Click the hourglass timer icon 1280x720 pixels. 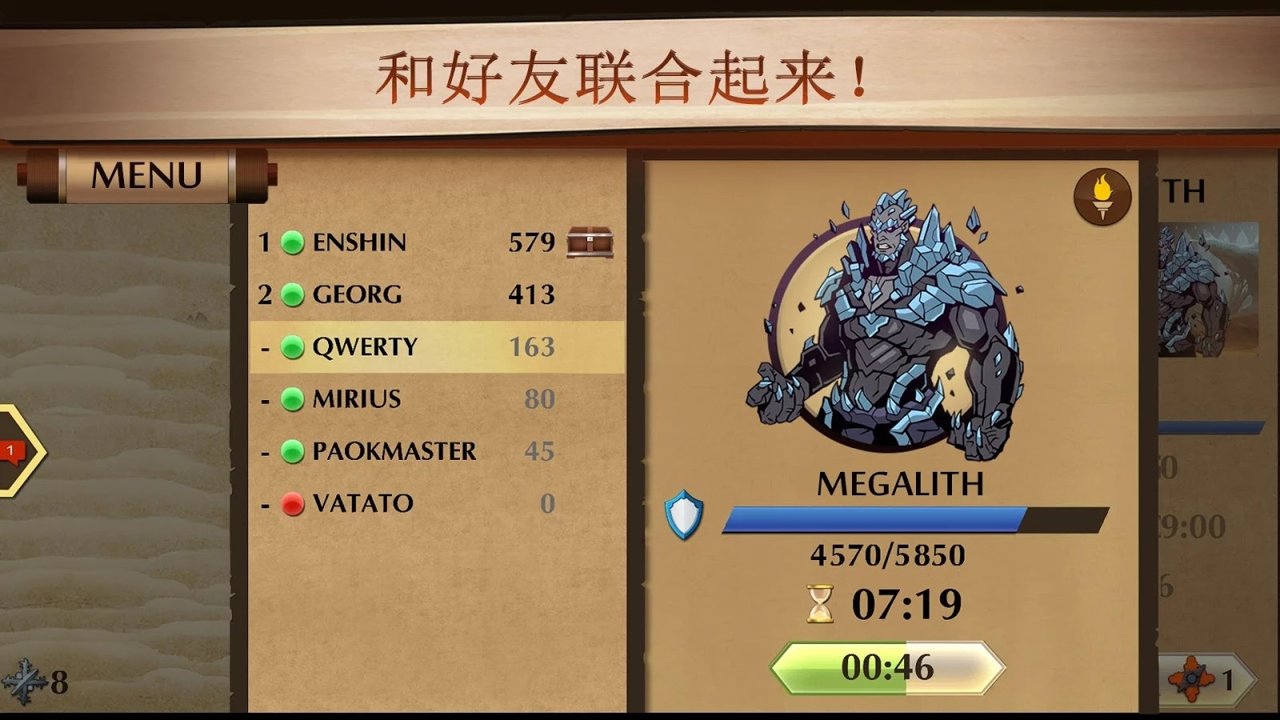(x=818, y=603)
